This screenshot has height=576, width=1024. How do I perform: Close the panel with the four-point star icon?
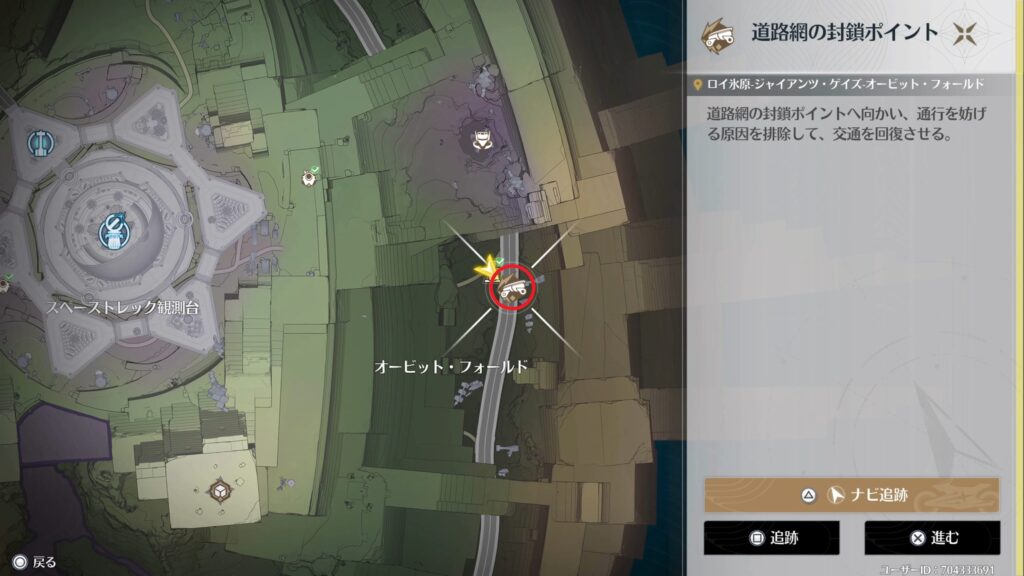964,33
